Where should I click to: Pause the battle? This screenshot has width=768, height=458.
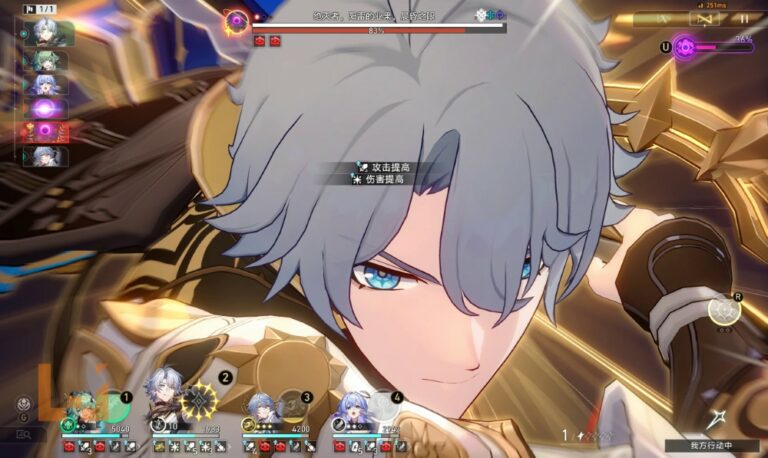(743, 19)
